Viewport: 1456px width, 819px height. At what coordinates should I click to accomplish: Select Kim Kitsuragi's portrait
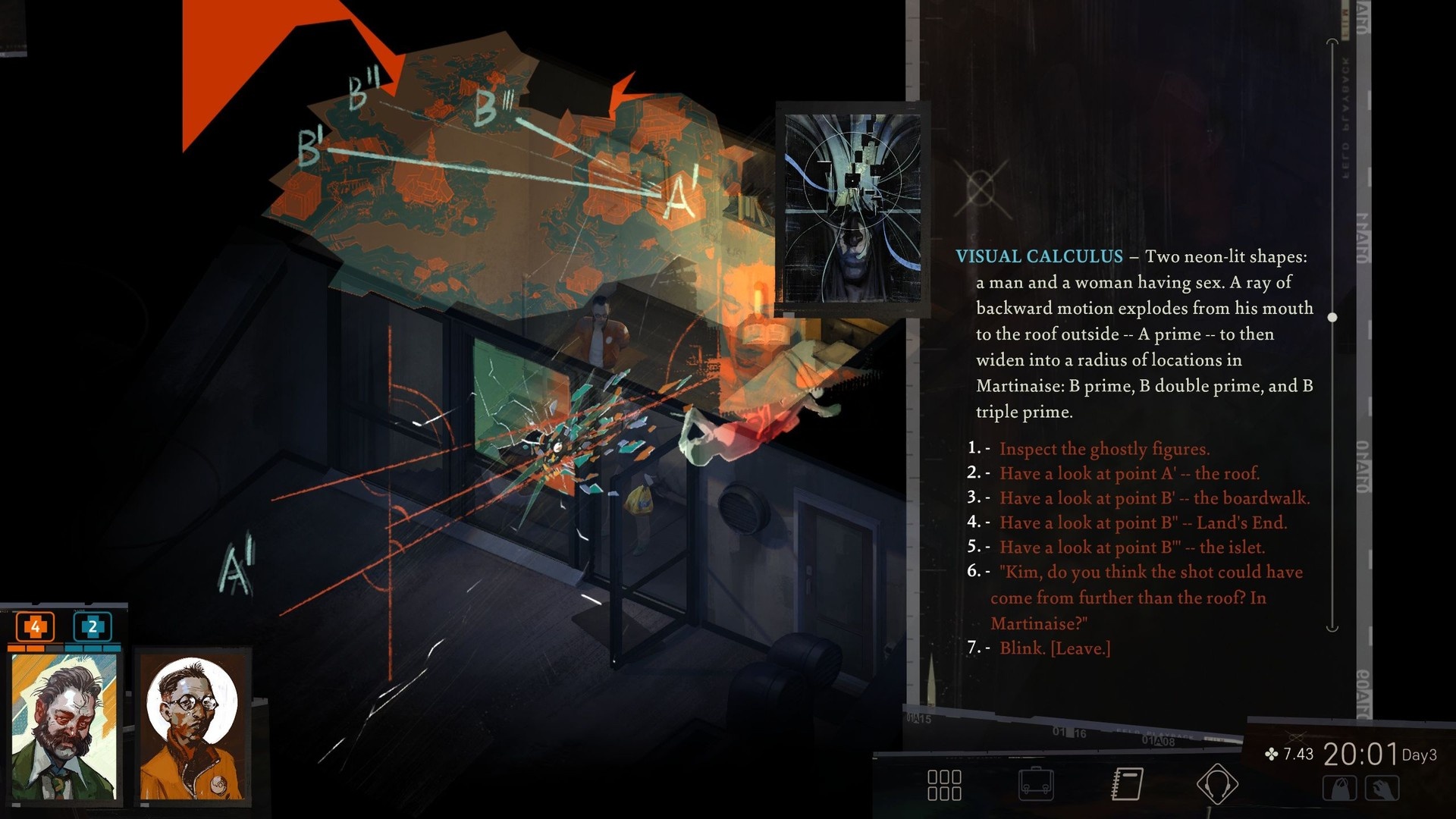pos(192,726)
